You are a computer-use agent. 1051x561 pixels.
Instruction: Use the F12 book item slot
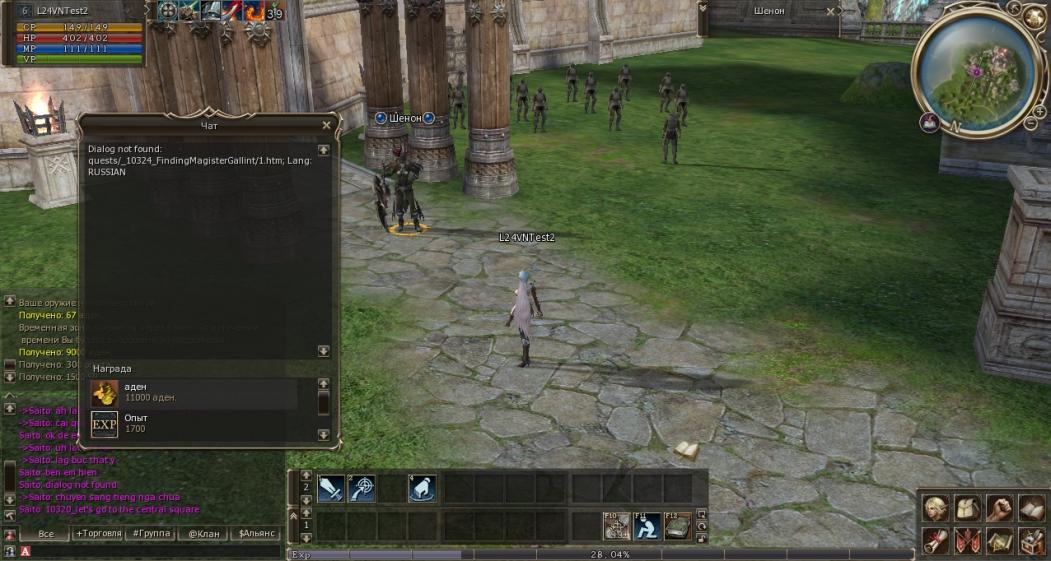point(677,525)
